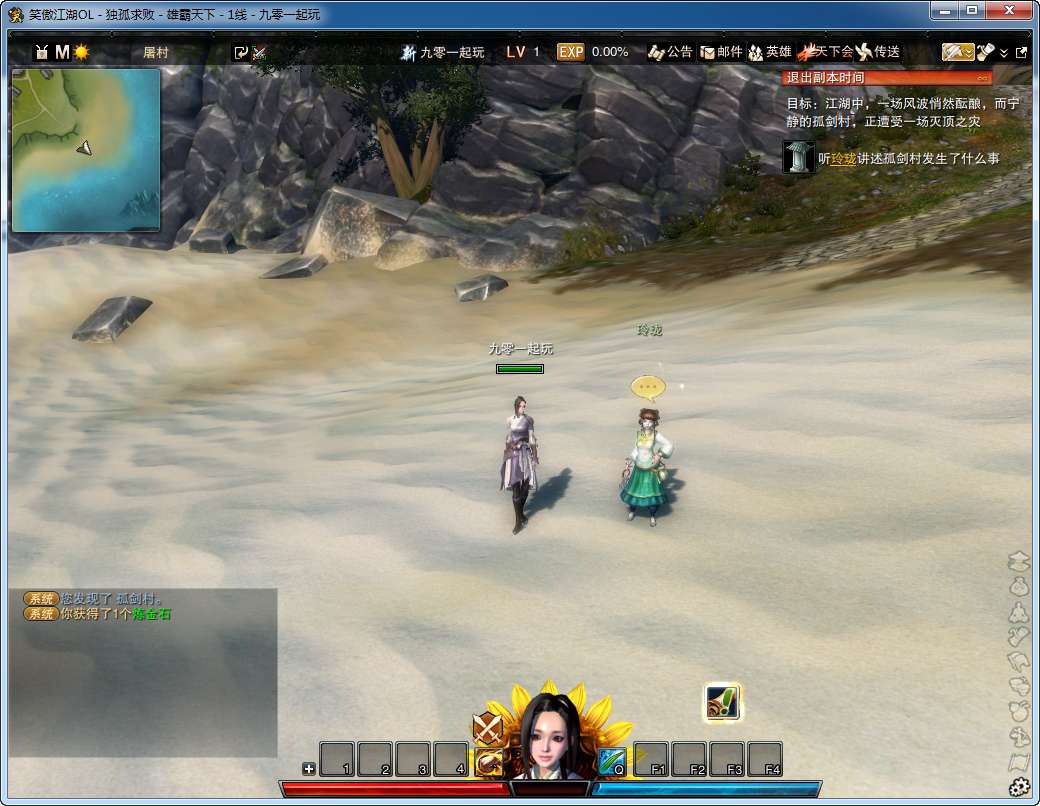Click the 传送 teleport button
The height and width of the screenshot is (806, 1040).
(x=878, y=52)
